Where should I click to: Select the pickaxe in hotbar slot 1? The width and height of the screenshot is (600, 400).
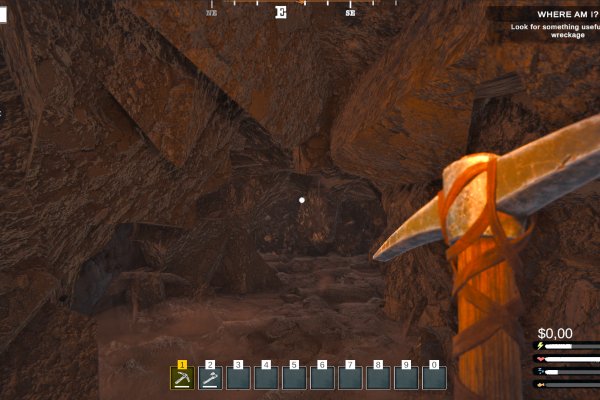(182, 378)
